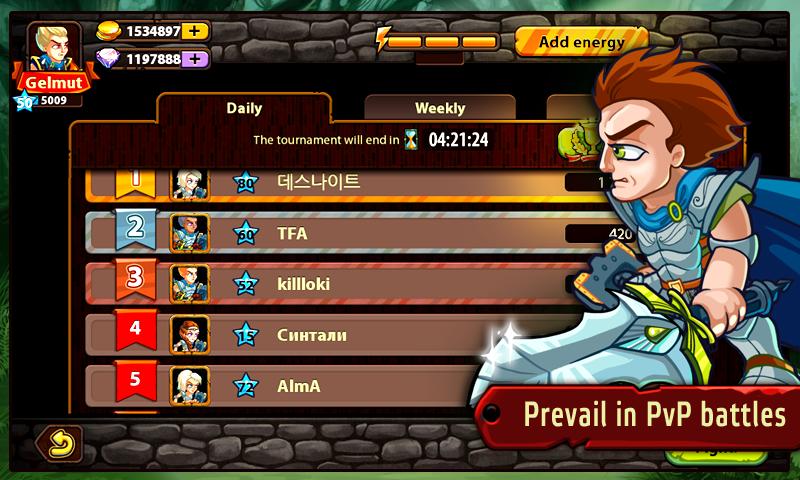Click the Add energy button
Screen dimensions: 800x480
click(581, 42)
